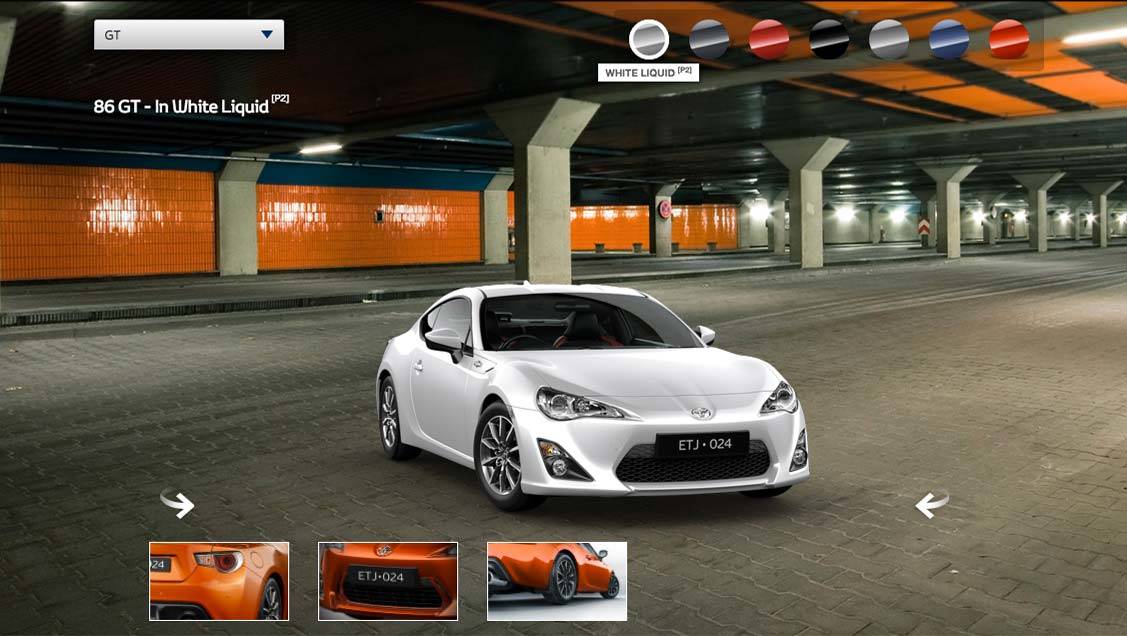This screenshot has height=636, width=1127.
Task: Choose the blue paint swatch
Action: 949,40
